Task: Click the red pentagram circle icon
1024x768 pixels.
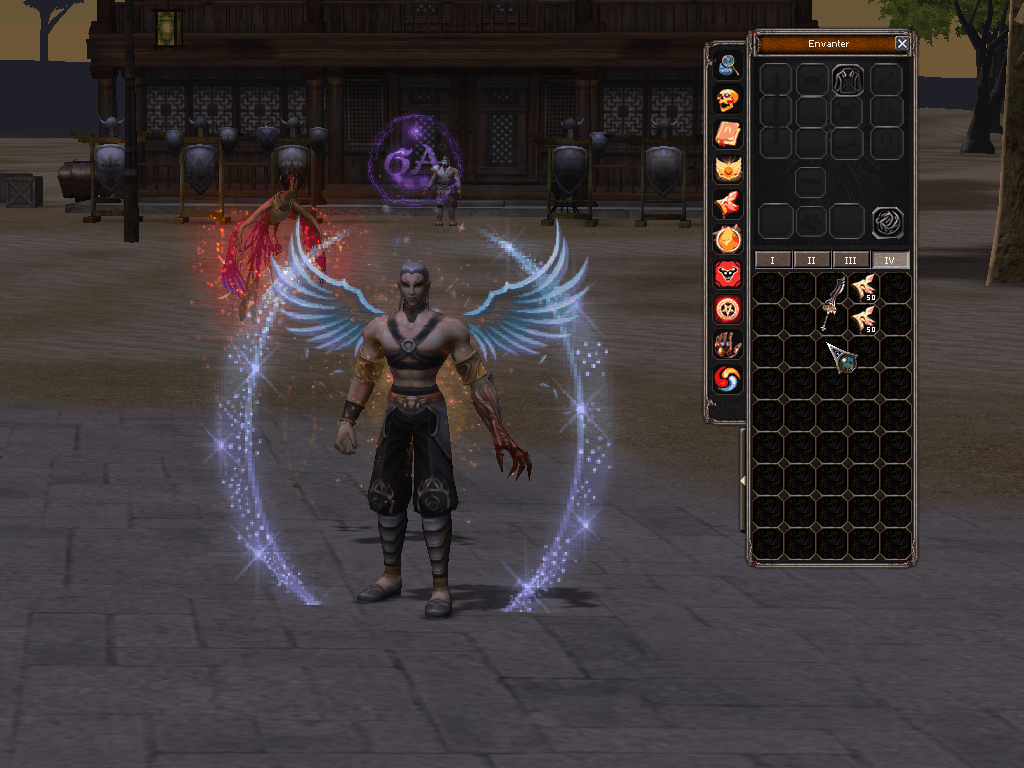Action: 728,310
